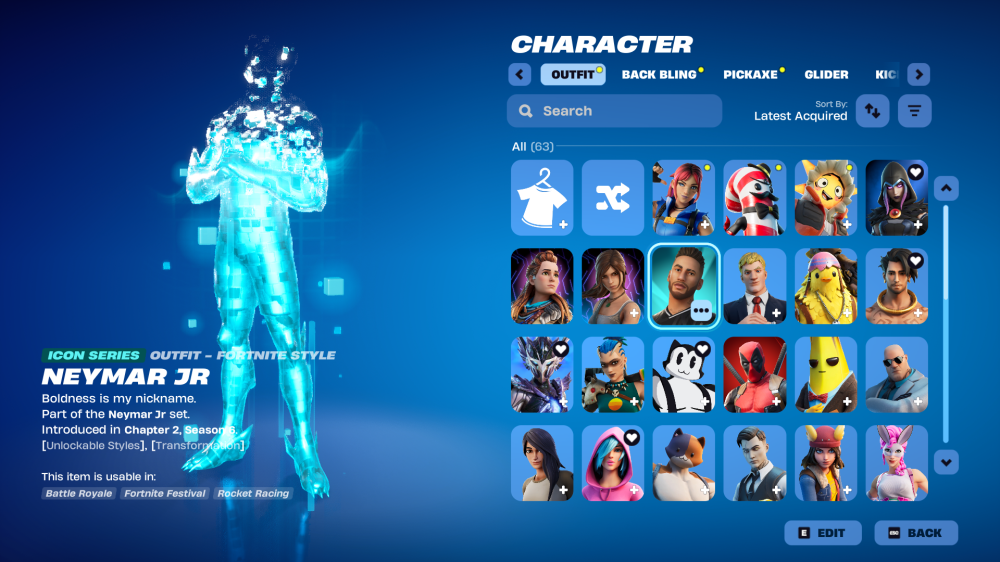Open the Pickaxe tab

coord(752,75)
